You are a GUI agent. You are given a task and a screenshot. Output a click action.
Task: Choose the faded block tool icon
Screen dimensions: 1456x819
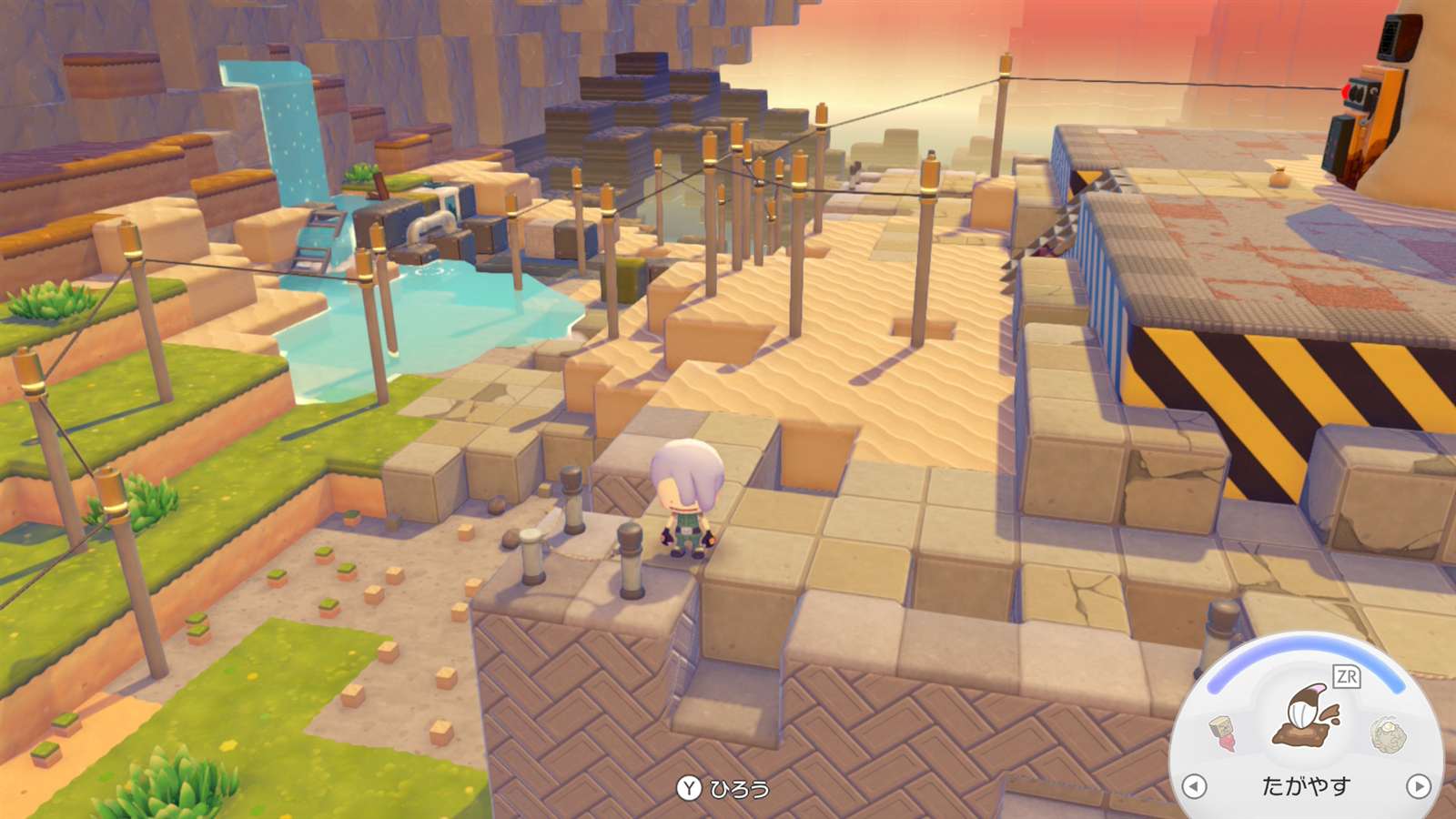tap(1222, 733)
